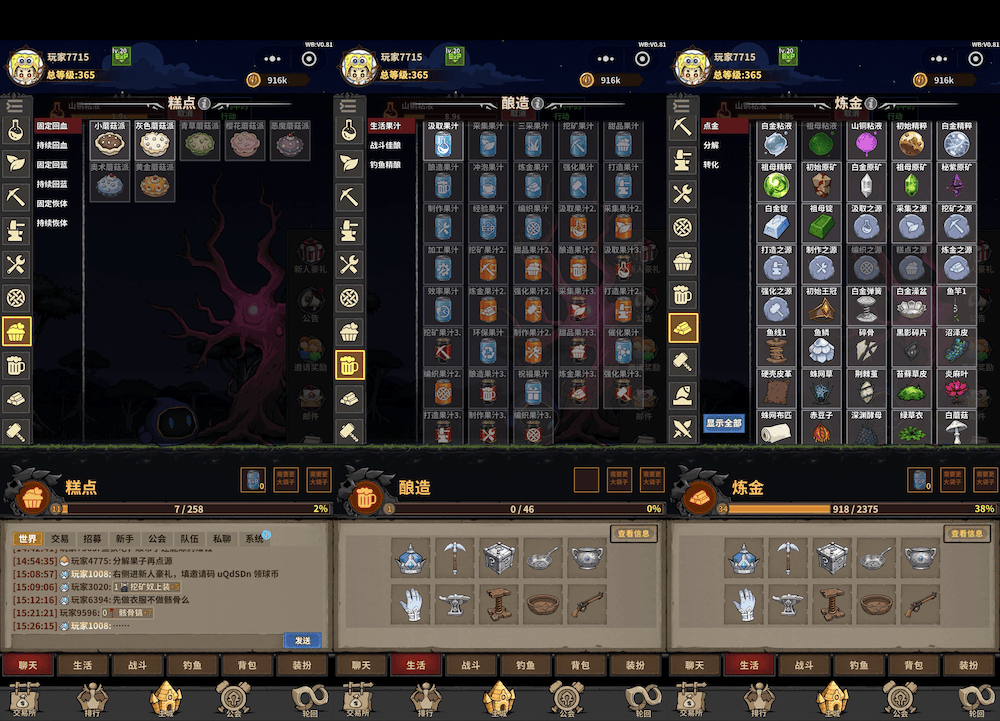Screen dimensions: 1000x721
Task: Open the 招募 chat channel
Action: coord(92,538)
